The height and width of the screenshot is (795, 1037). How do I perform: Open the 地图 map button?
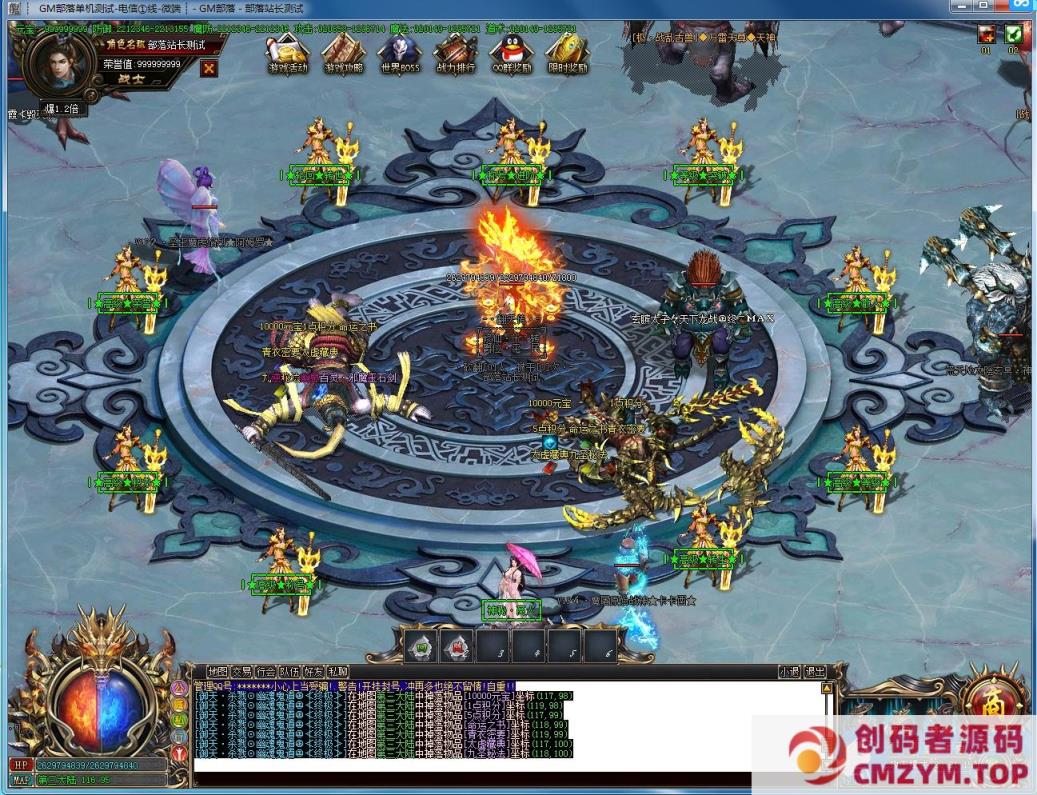point(217,672)
